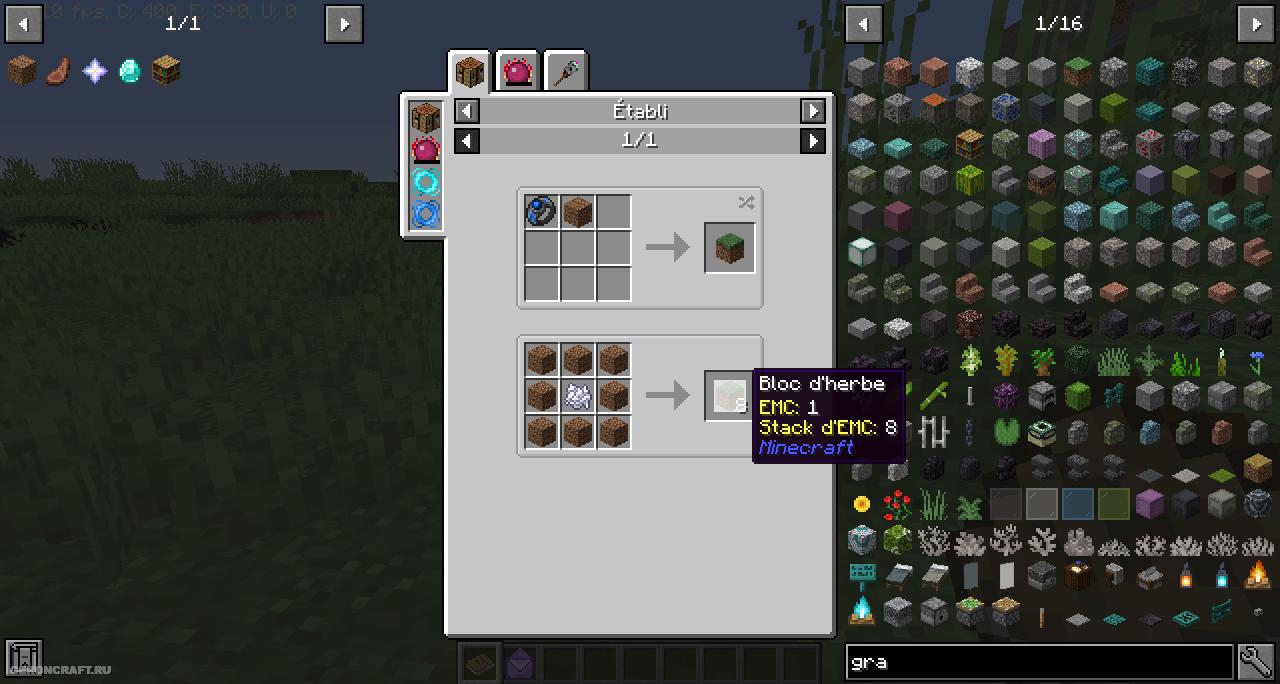Select the grass block output of the top recipe
1280x684 pixels.
pos(729,248)
